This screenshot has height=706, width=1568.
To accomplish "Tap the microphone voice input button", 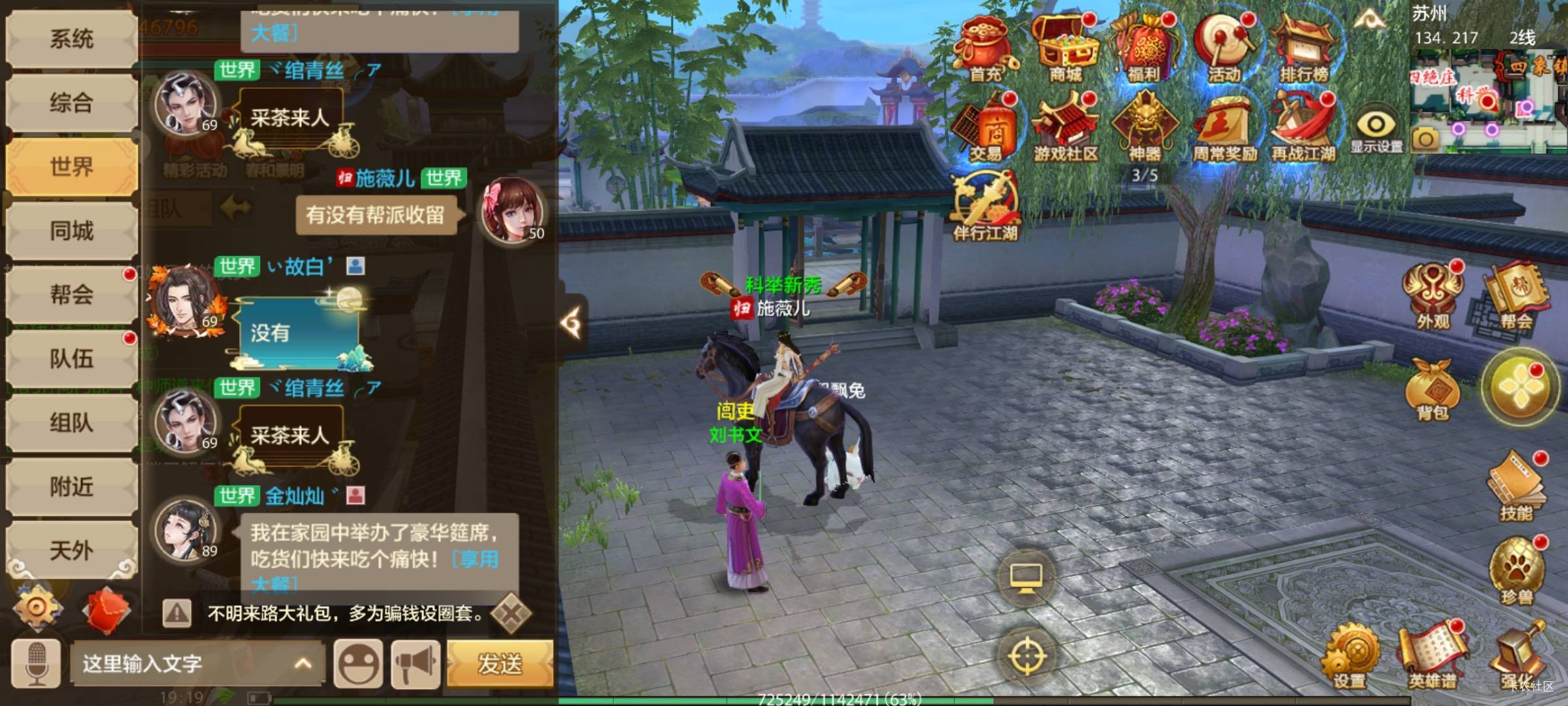I will 37,664.
